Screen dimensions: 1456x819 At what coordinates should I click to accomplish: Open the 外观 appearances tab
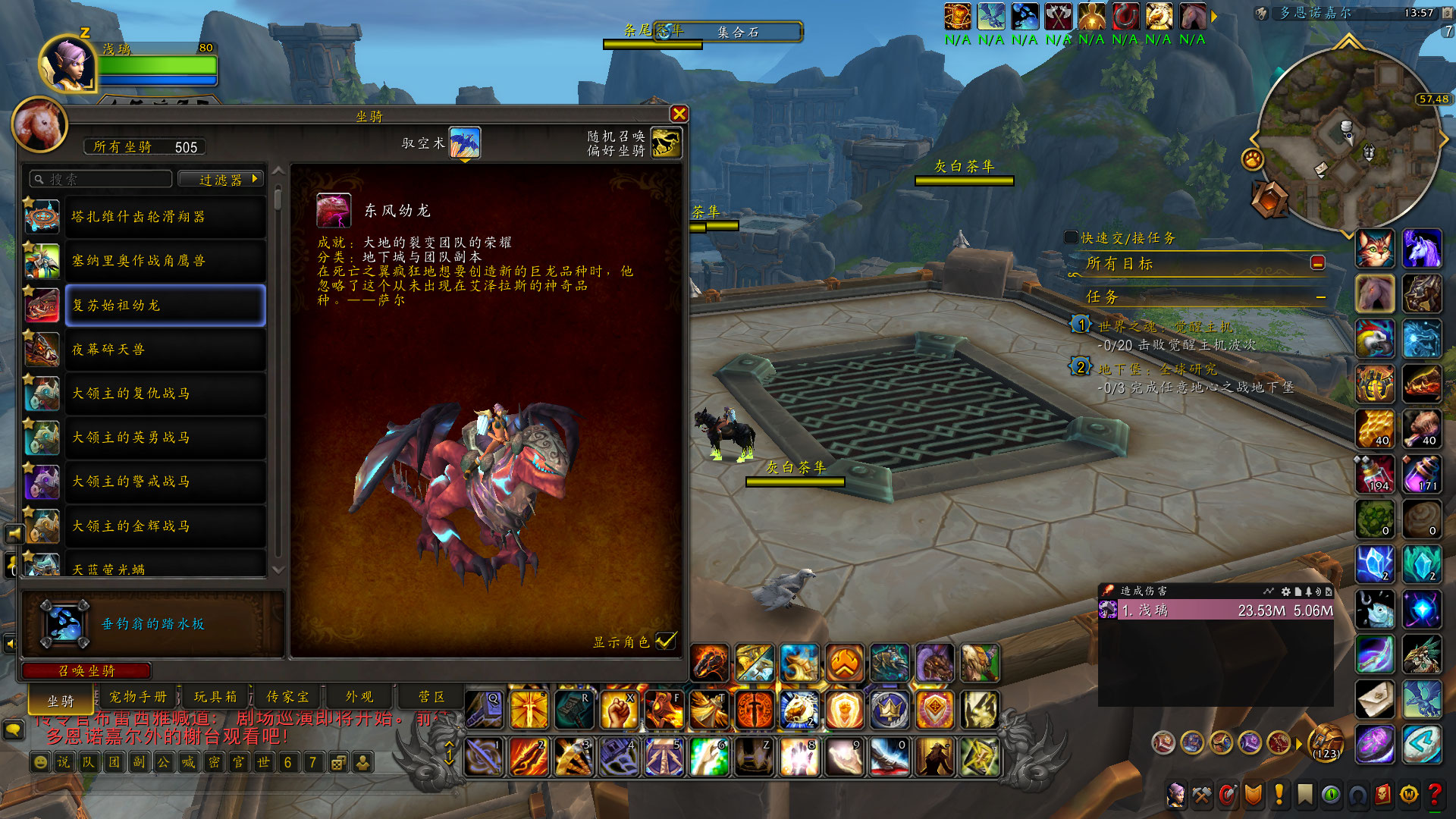point(359,697)
